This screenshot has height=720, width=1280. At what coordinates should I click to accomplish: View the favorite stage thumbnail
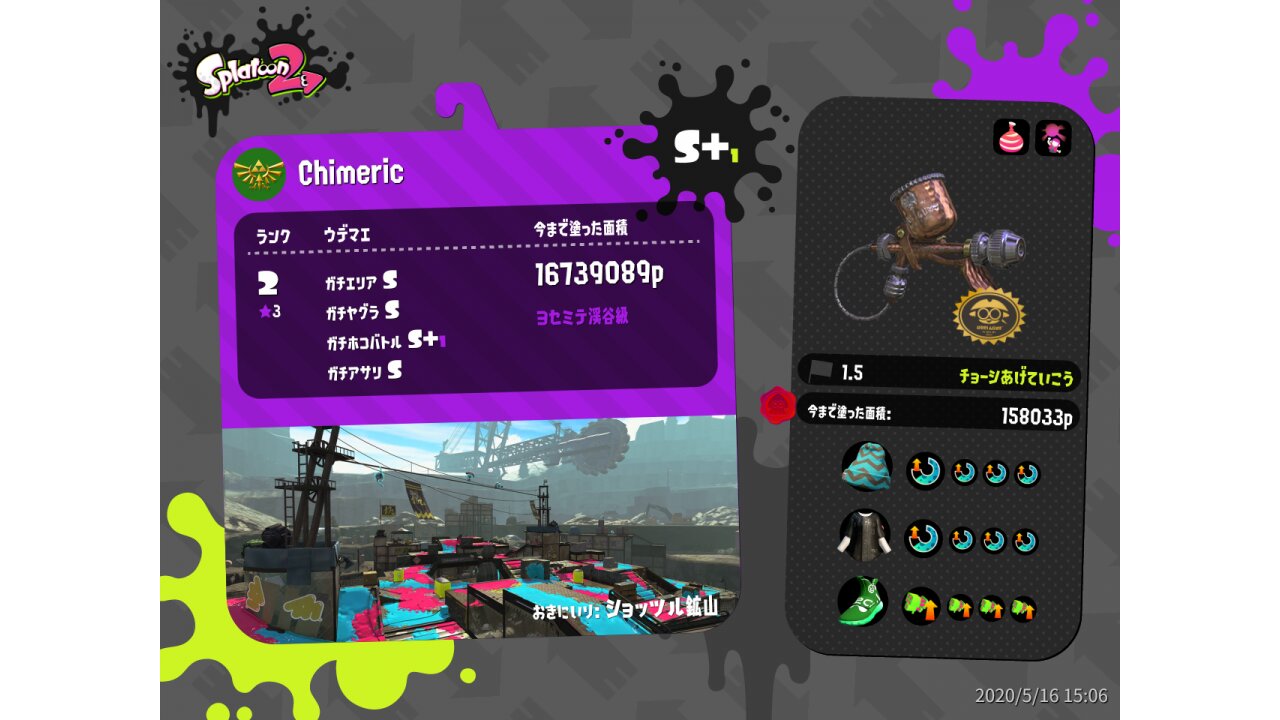(480, 528)
